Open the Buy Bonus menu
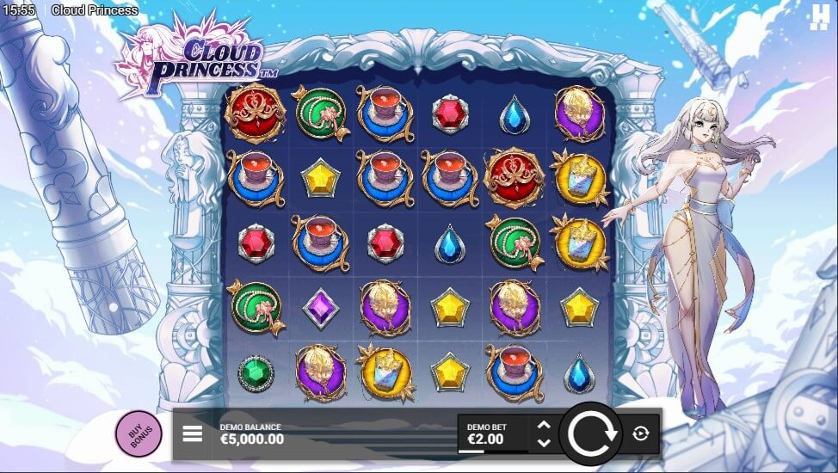This screenshot has height=473, width=838. (x=138, y=434)
